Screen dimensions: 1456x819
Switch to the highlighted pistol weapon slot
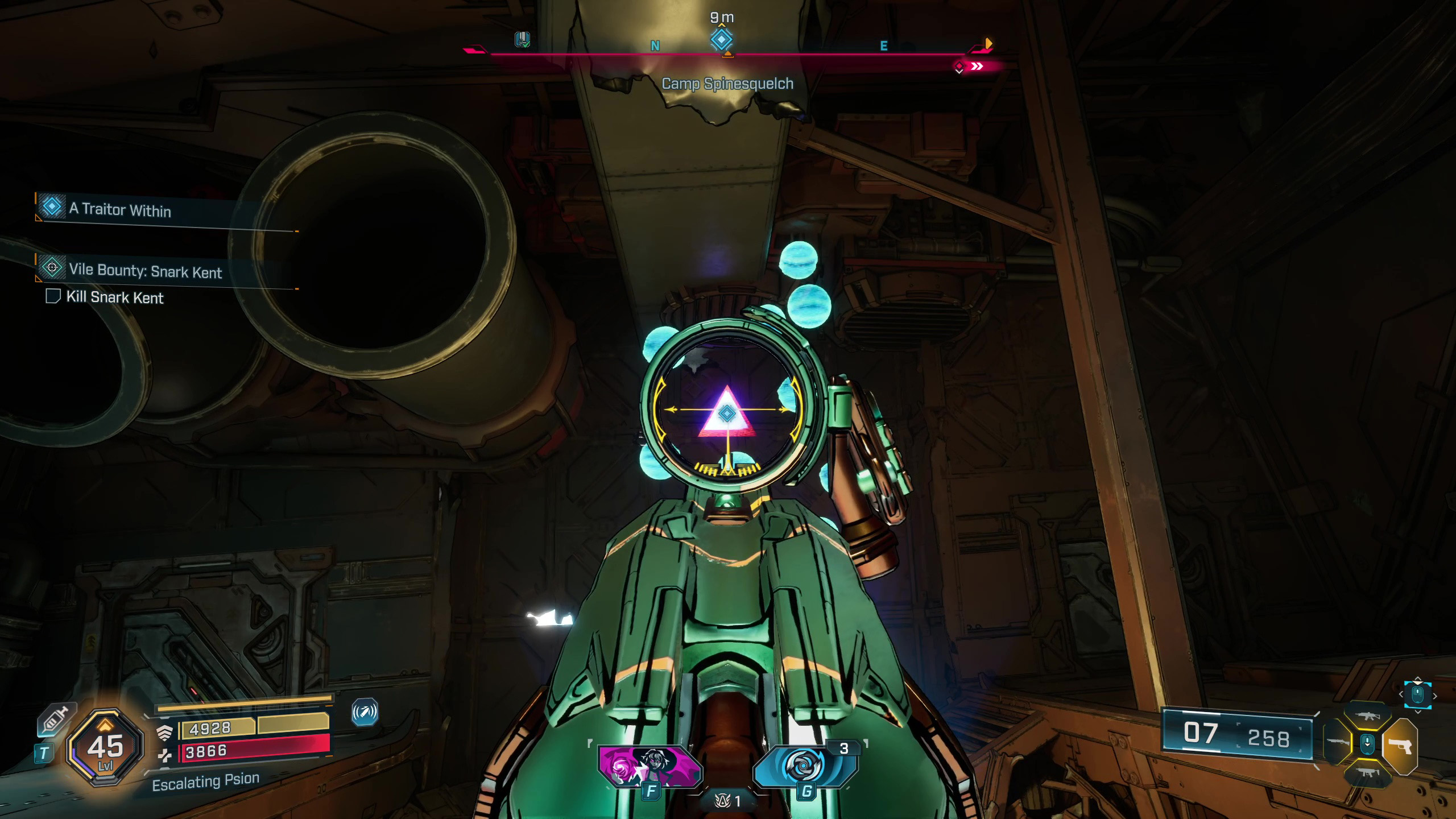click(x=1400, y=746)
